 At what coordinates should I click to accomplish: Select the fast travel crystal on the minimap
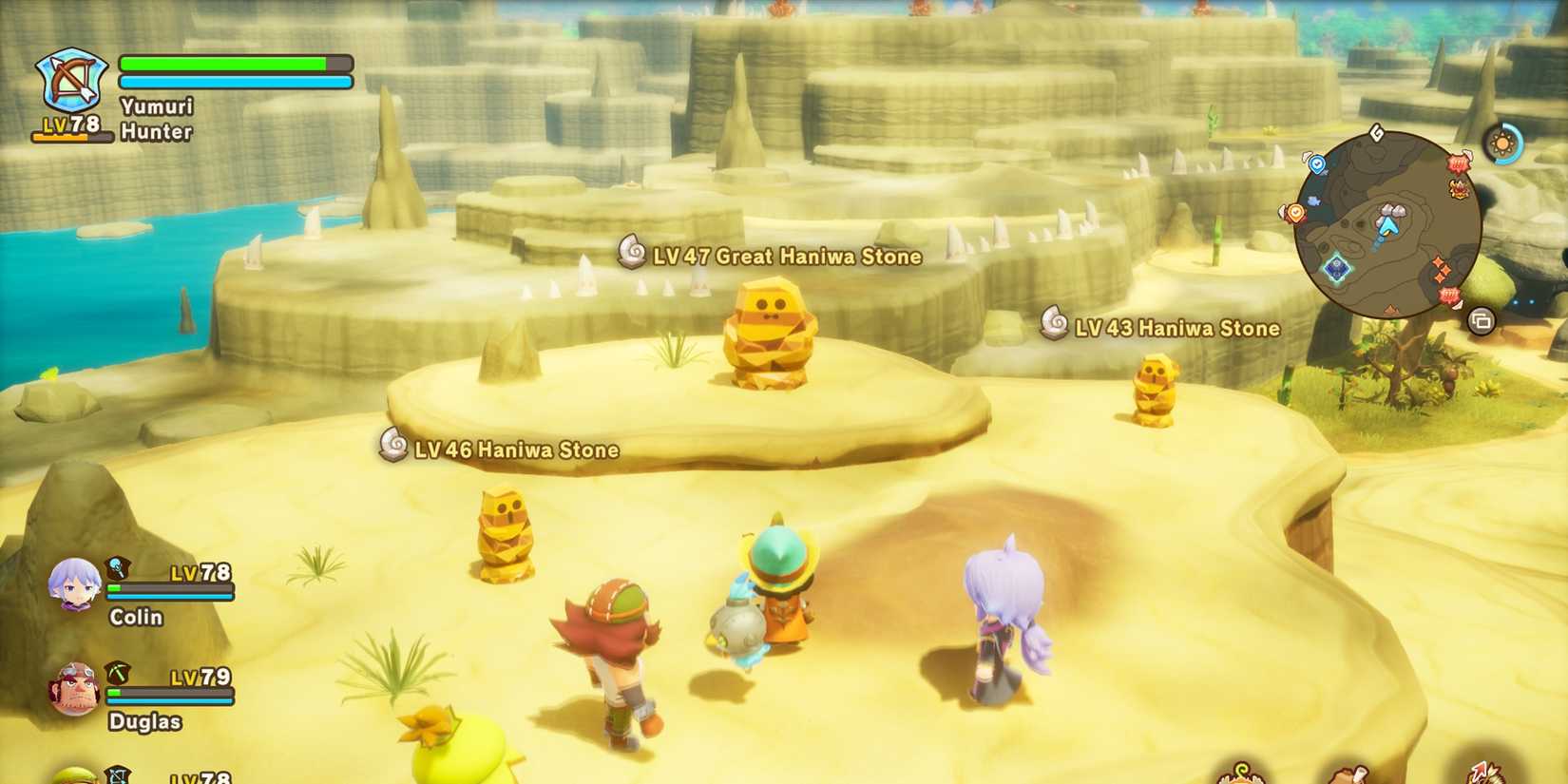coord(1335,267)
